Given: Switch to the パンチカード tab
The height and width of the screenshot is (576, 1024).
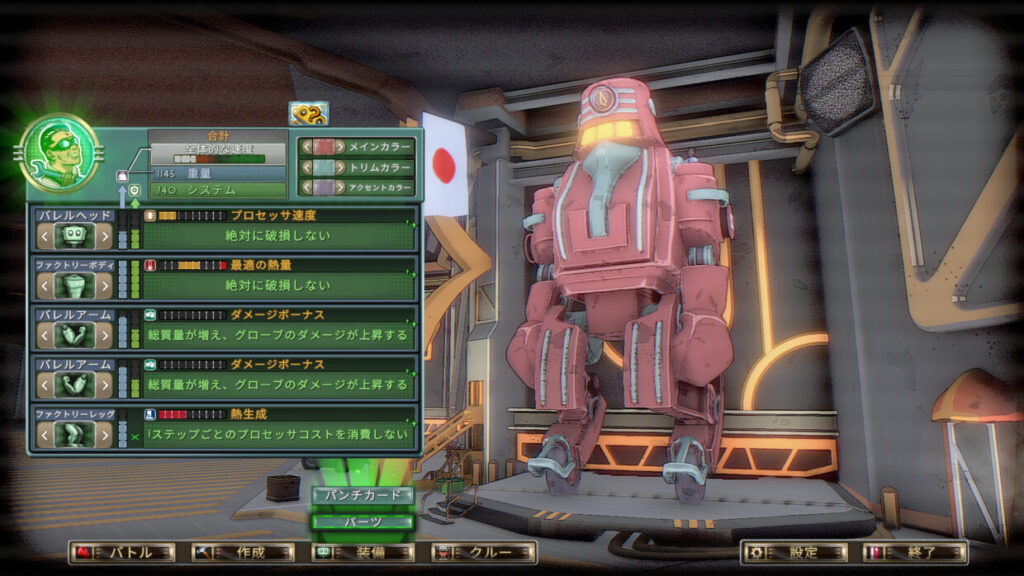Looking at the screenshot, I should tap(362, 495).
